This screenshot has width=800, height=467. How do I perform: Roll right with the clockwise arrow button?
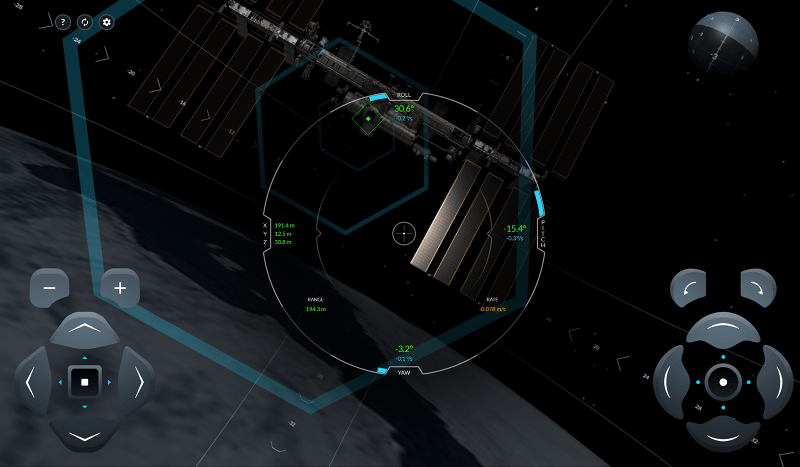click(x=759, y=288)
